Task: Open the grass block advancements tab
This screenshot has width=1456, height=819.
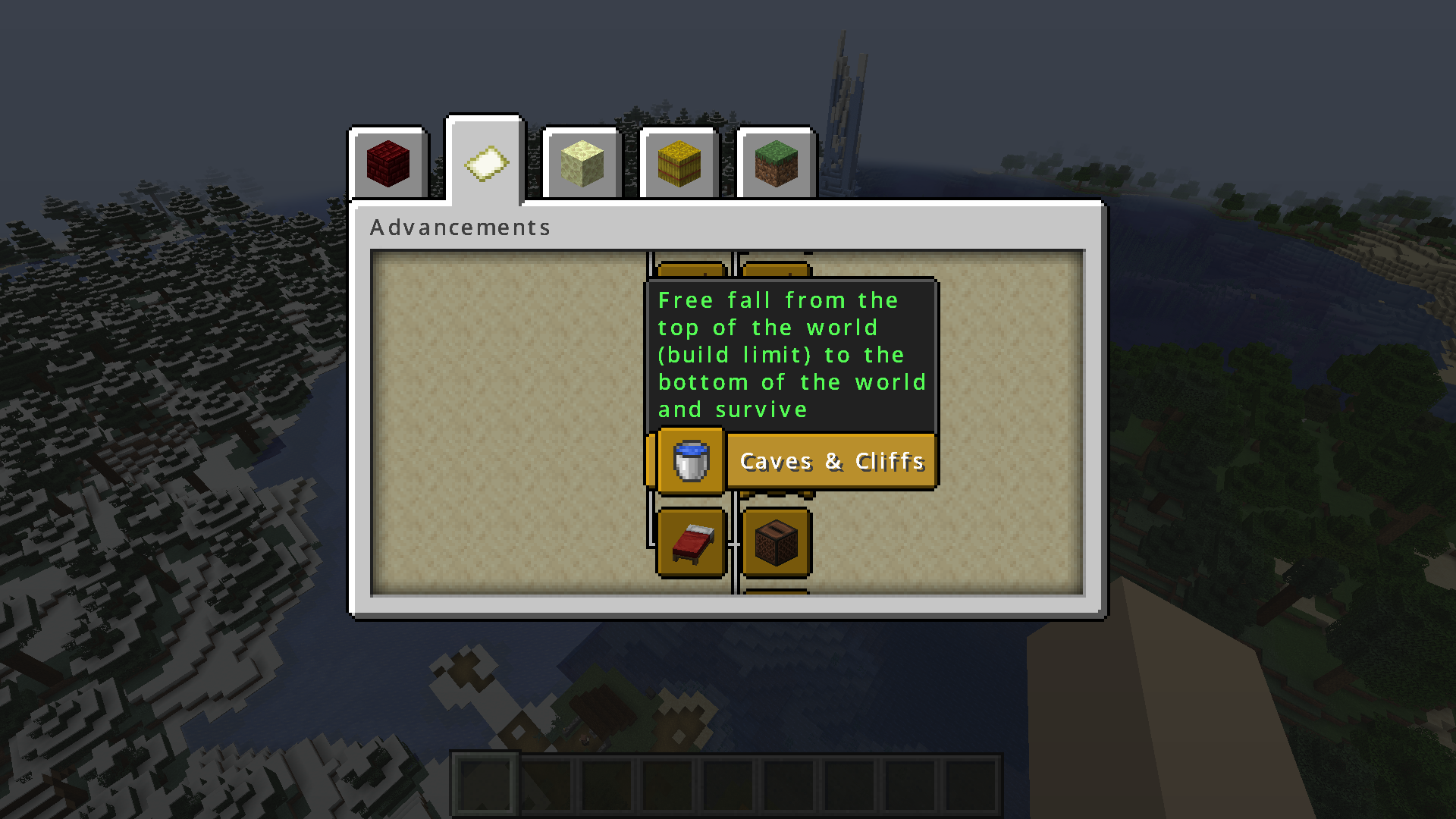Action: [777, 163]
